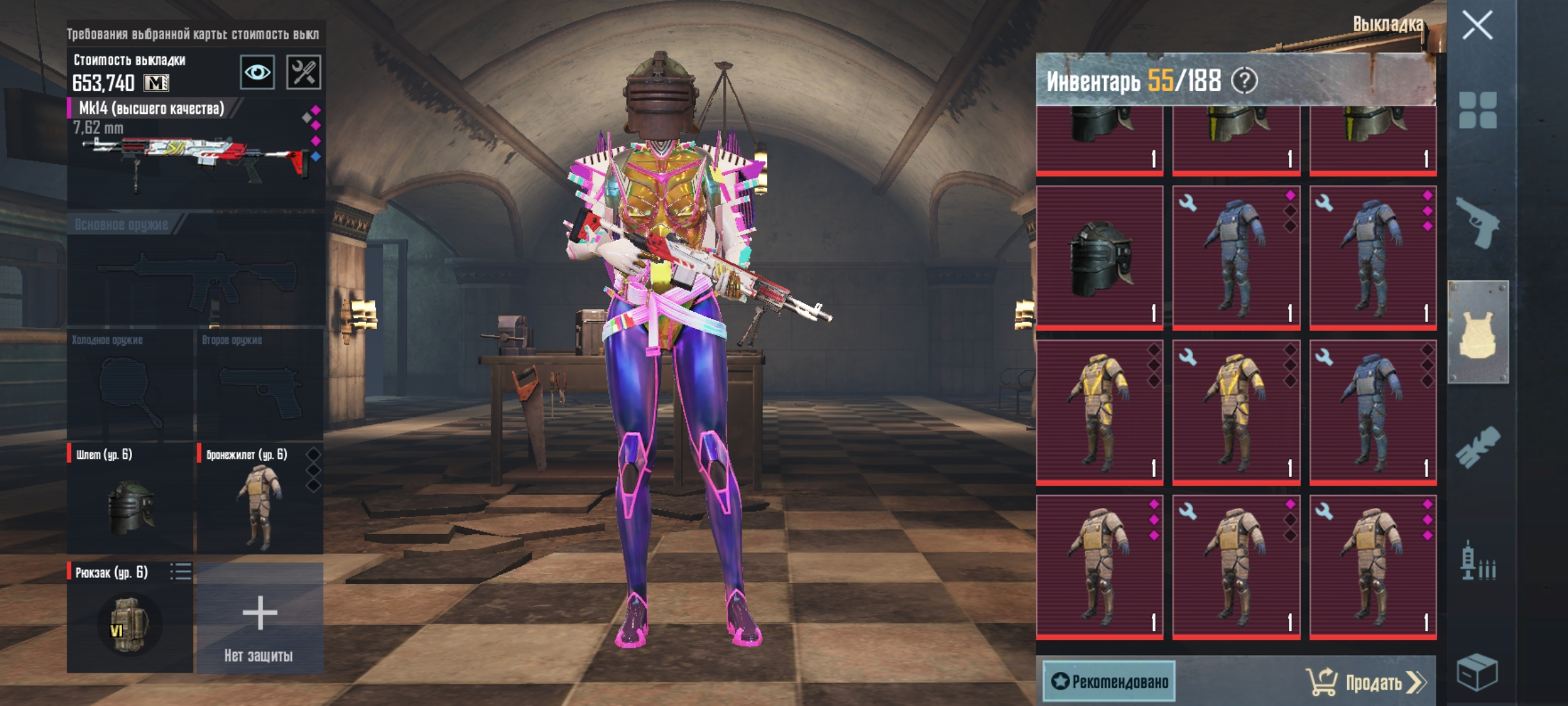Open the wrench and screwdriver repair tool
Screen dimensions: 1568x706
pos(304,73)
